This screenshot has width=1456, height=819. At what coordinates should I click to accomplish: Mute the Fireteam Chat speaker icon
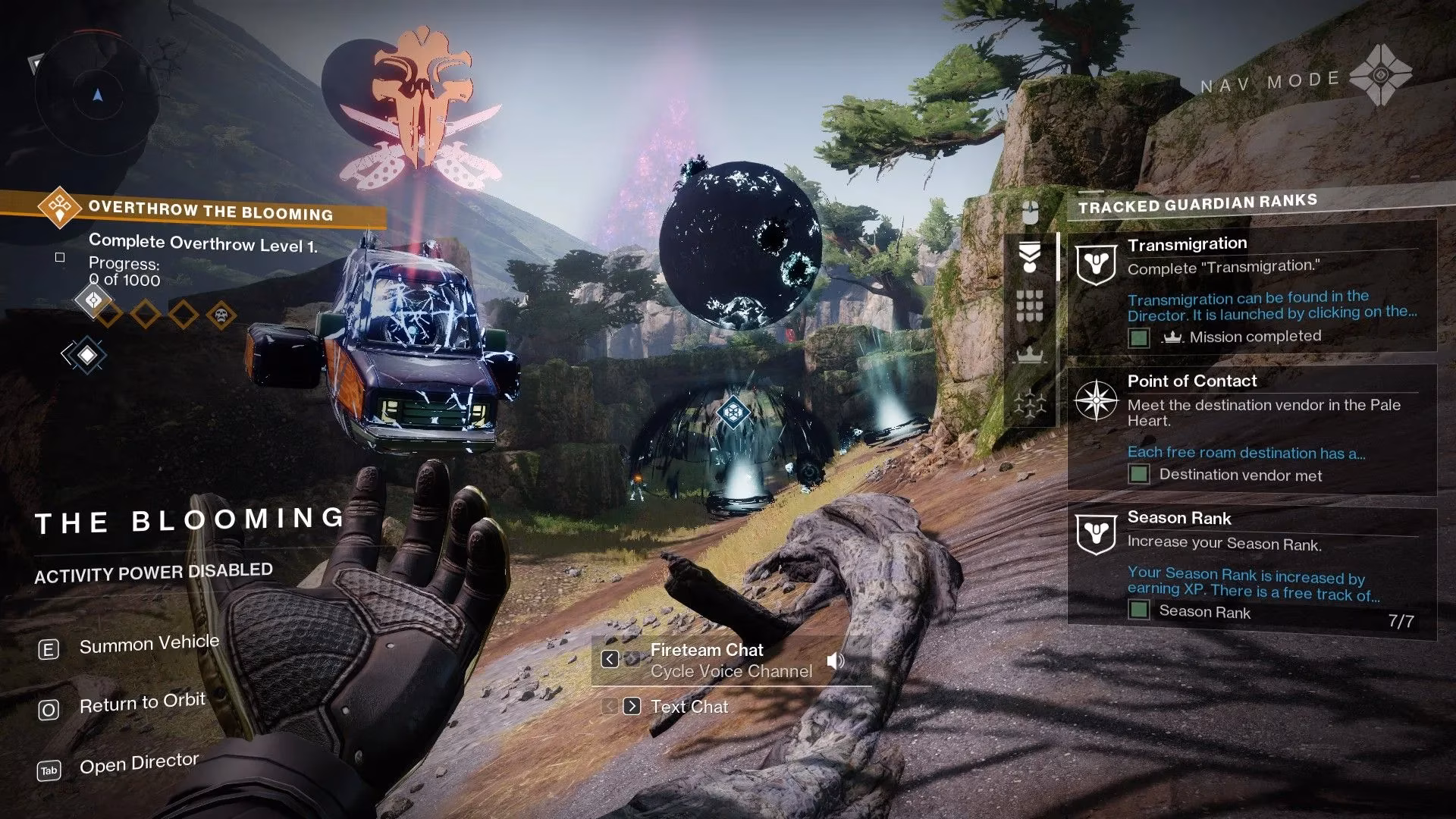pos(835,661)
